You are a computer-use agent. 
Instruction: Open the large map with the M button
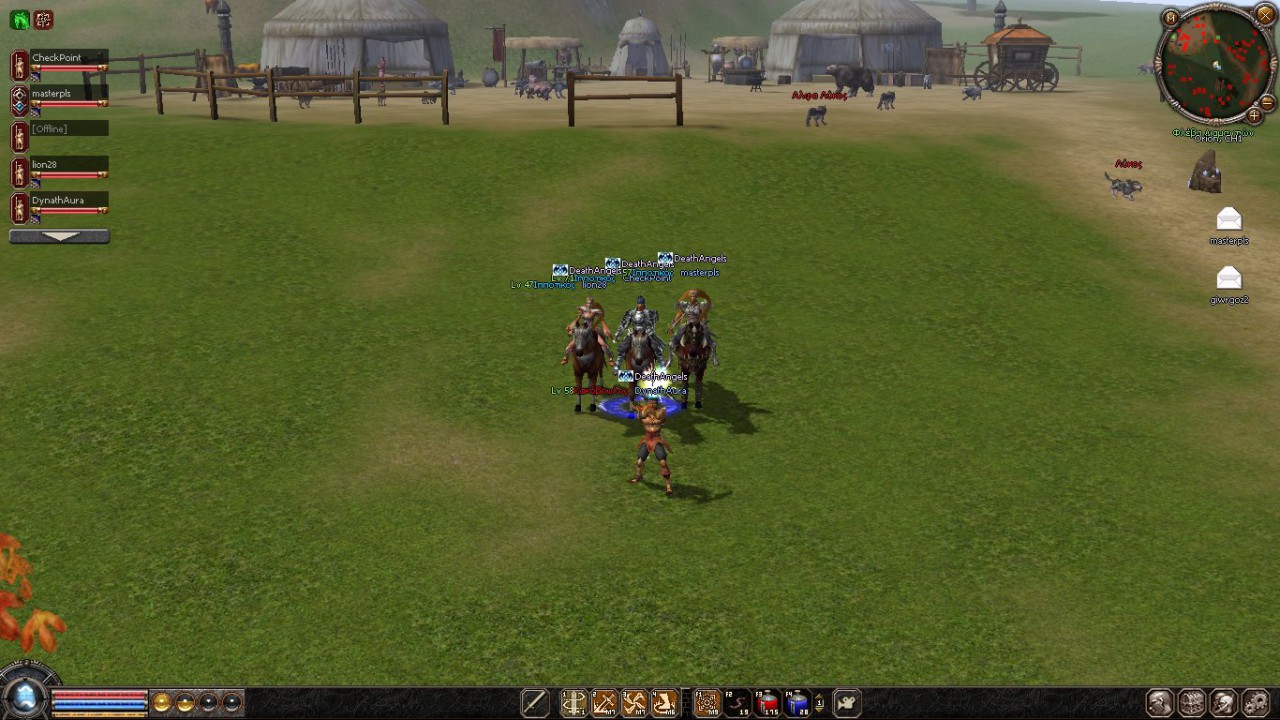tap(1170, 17)
